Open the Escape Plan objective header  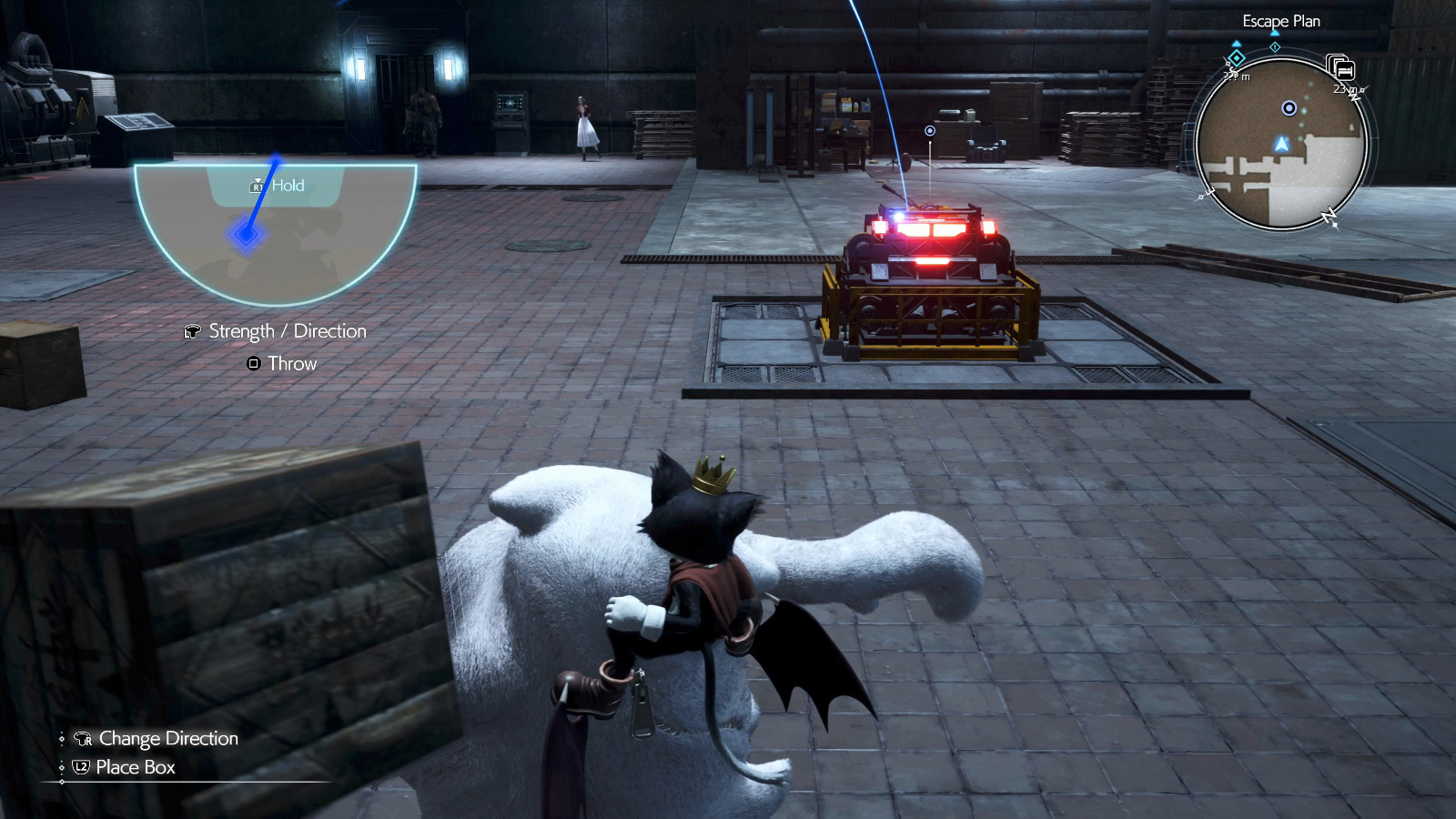(1281, 21)
